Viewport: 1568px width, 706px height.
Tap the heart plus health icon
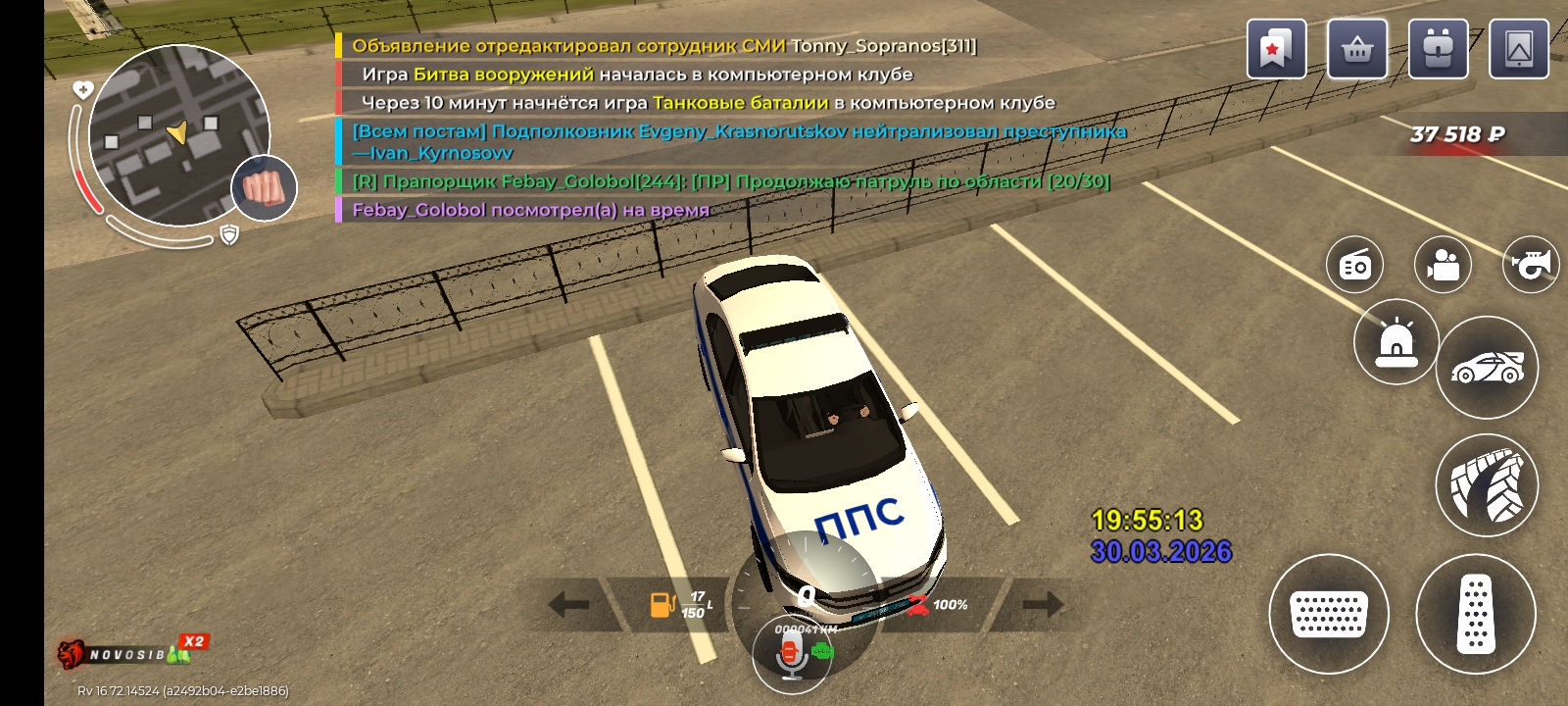coord(83,90)
